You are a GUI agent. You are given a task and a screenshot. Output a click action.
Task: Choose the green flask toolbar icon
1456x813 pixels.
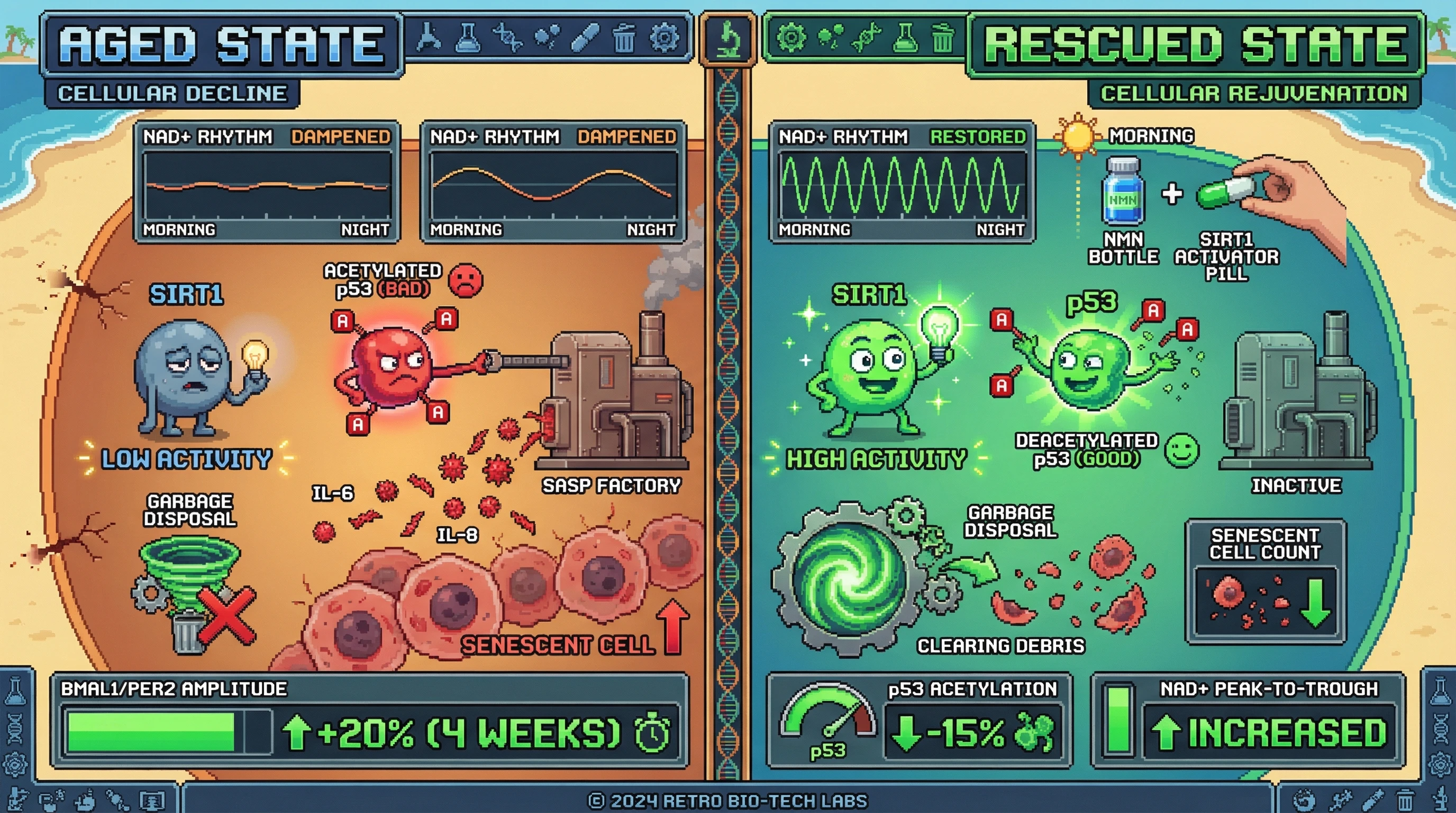pos(905,38)
